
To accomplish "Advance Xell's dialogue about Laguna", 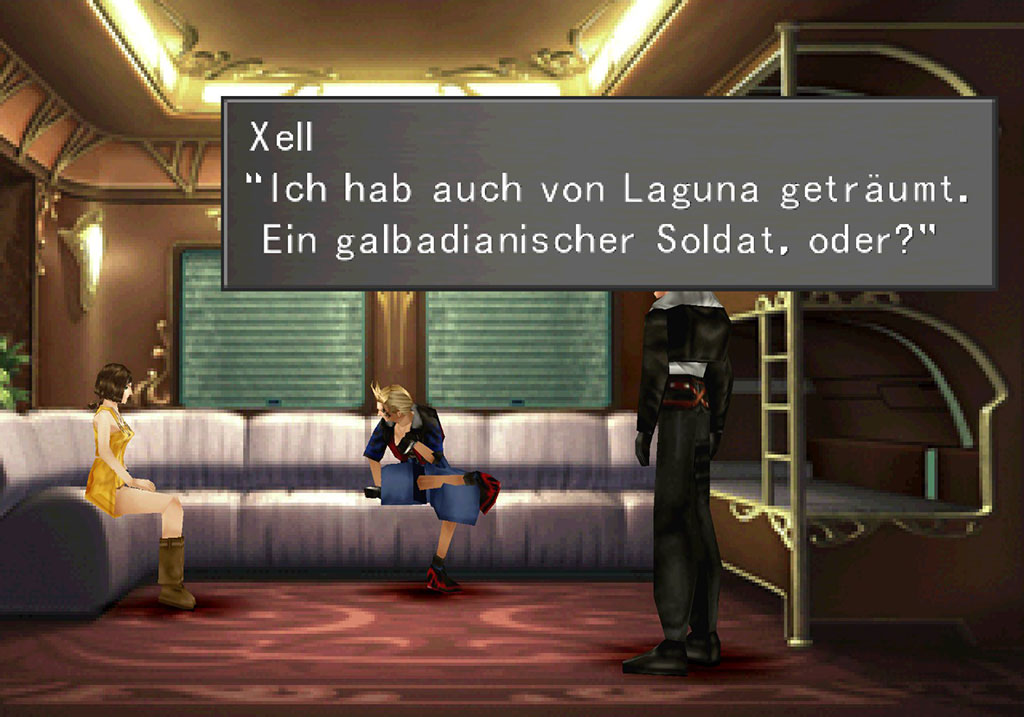I will [x=608, y=193].
